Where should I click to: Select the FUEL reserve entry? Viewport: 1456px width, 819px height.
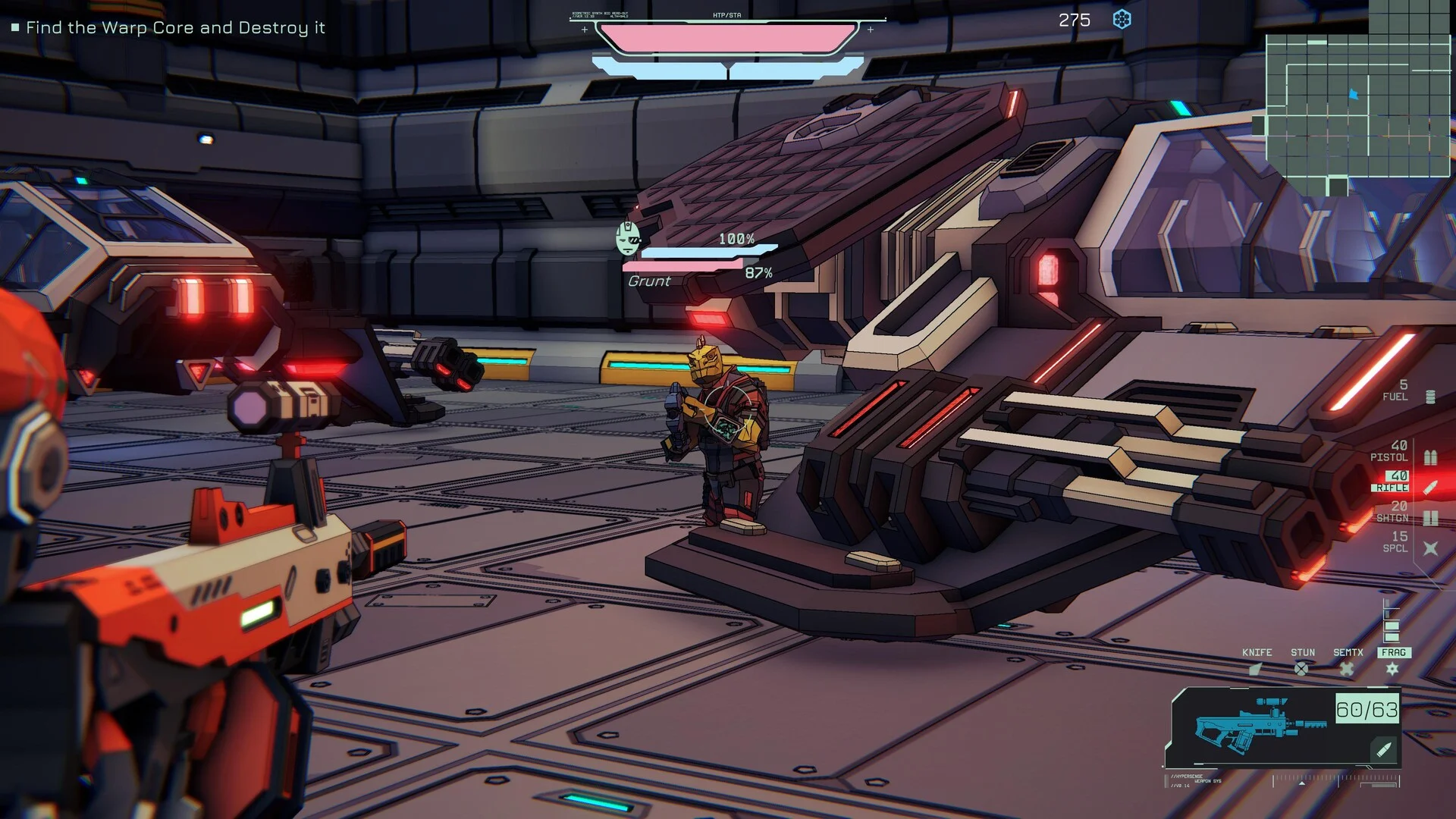click(x=1404, y=391)
